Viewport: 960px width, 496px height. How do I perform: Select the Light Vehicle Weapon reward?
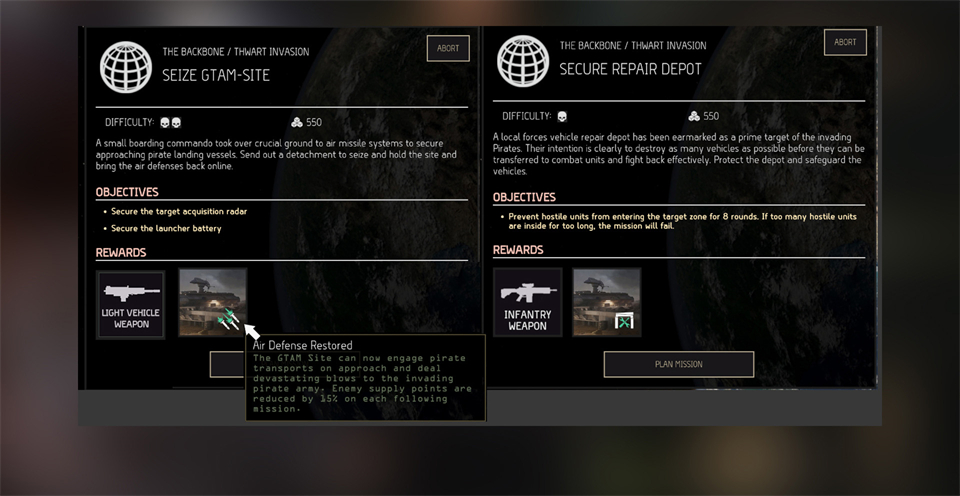click(131, 305)
